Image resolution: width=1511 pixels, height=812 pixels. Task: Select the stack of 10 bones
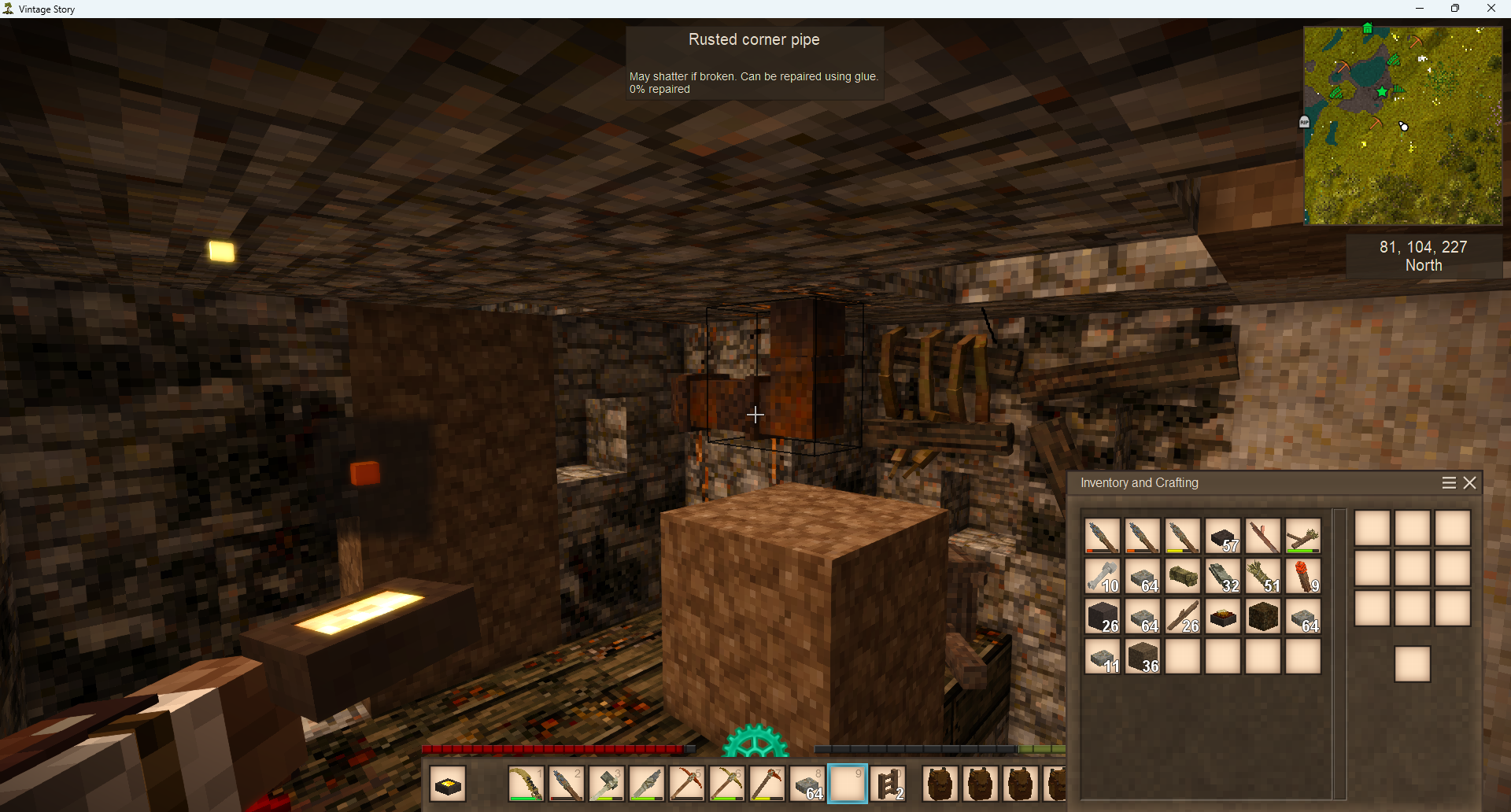[1103, 577]
